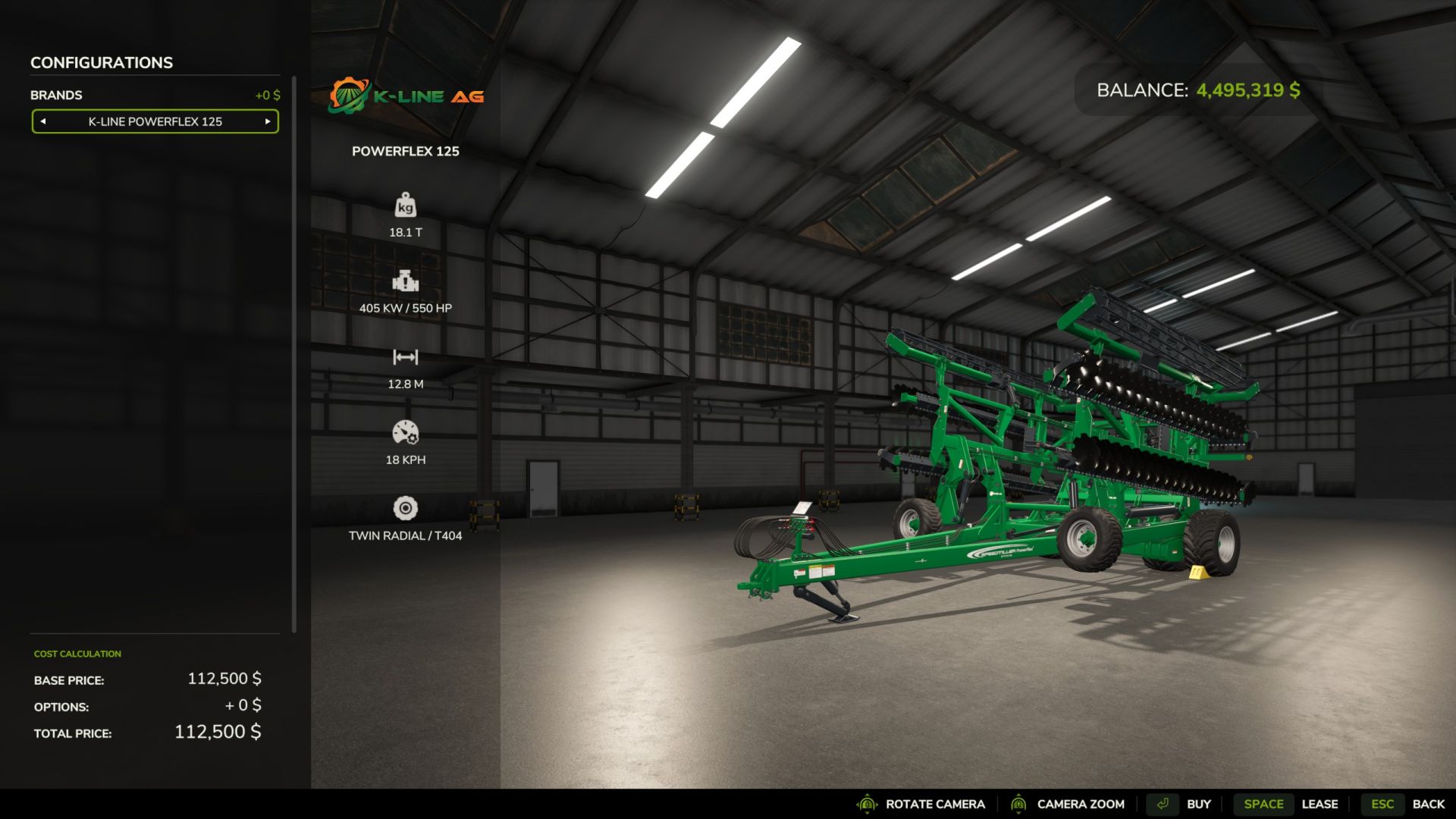Select next brand with the right arrow
The width and height of the screenshot is (1456, 819).
[x=267, y=121]
